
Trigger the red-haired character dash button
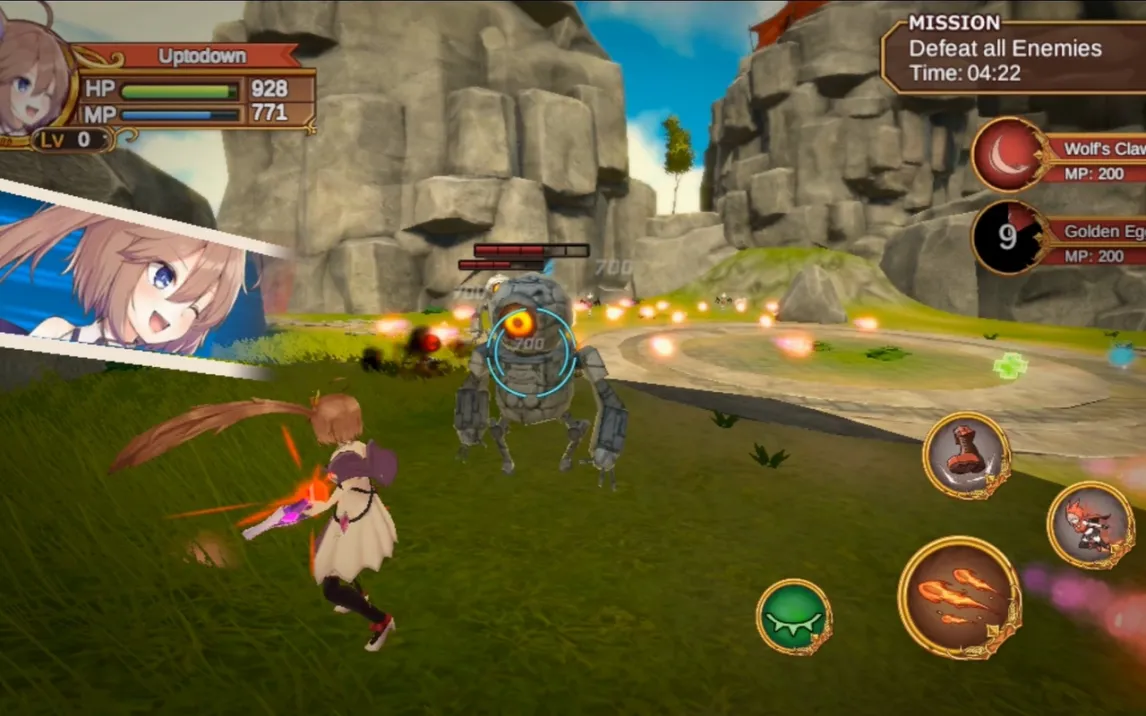tap(1091, 525)
